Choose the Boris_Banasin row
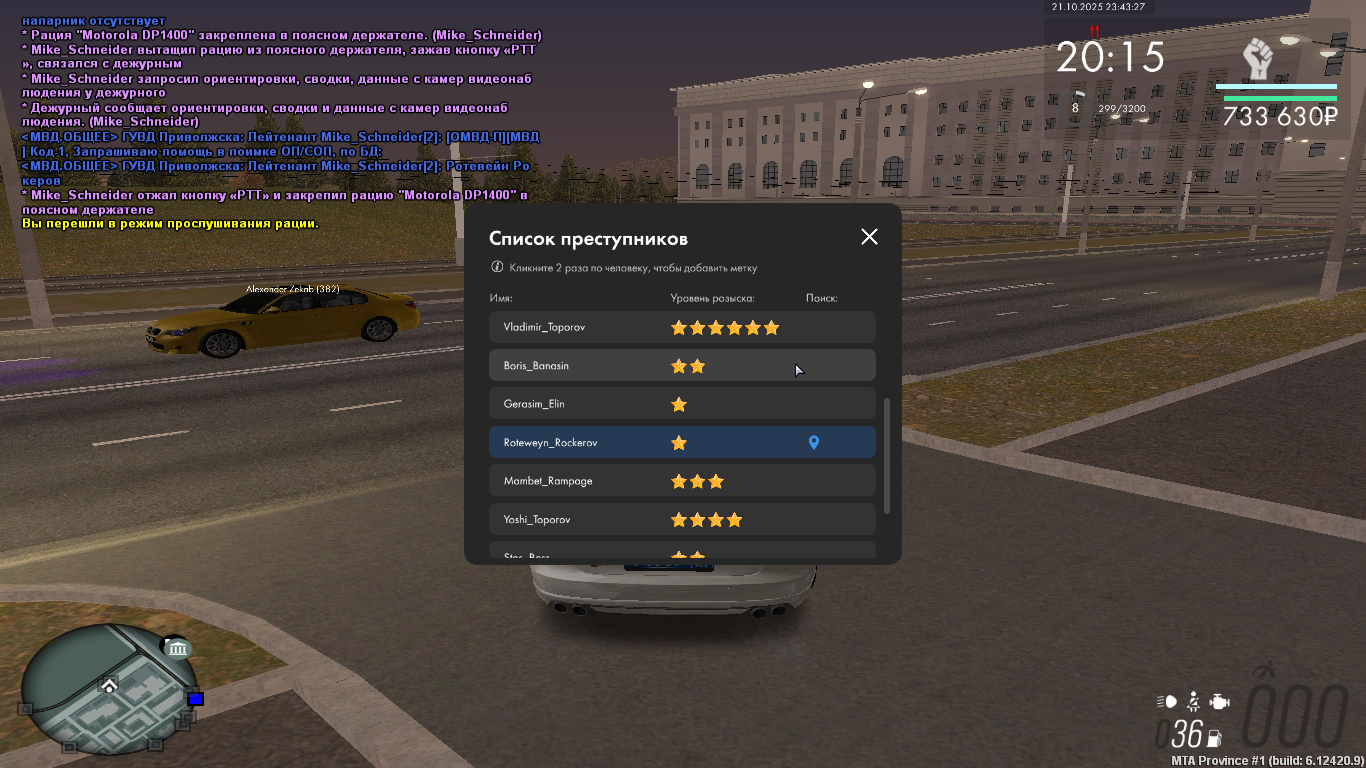 click(x=537, y=366)
